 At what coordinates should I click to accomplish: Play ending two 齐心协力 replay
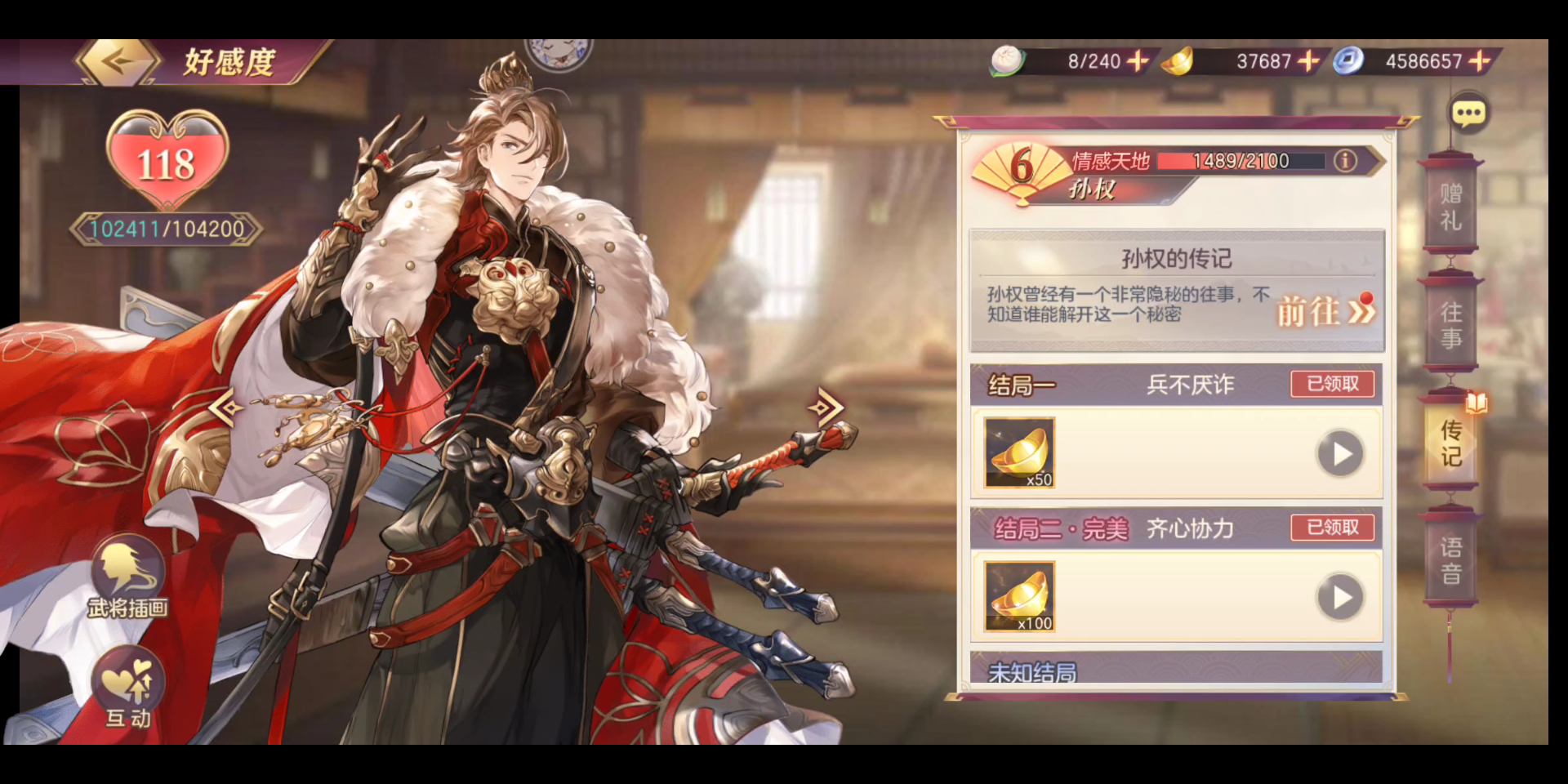[1340, 598]
